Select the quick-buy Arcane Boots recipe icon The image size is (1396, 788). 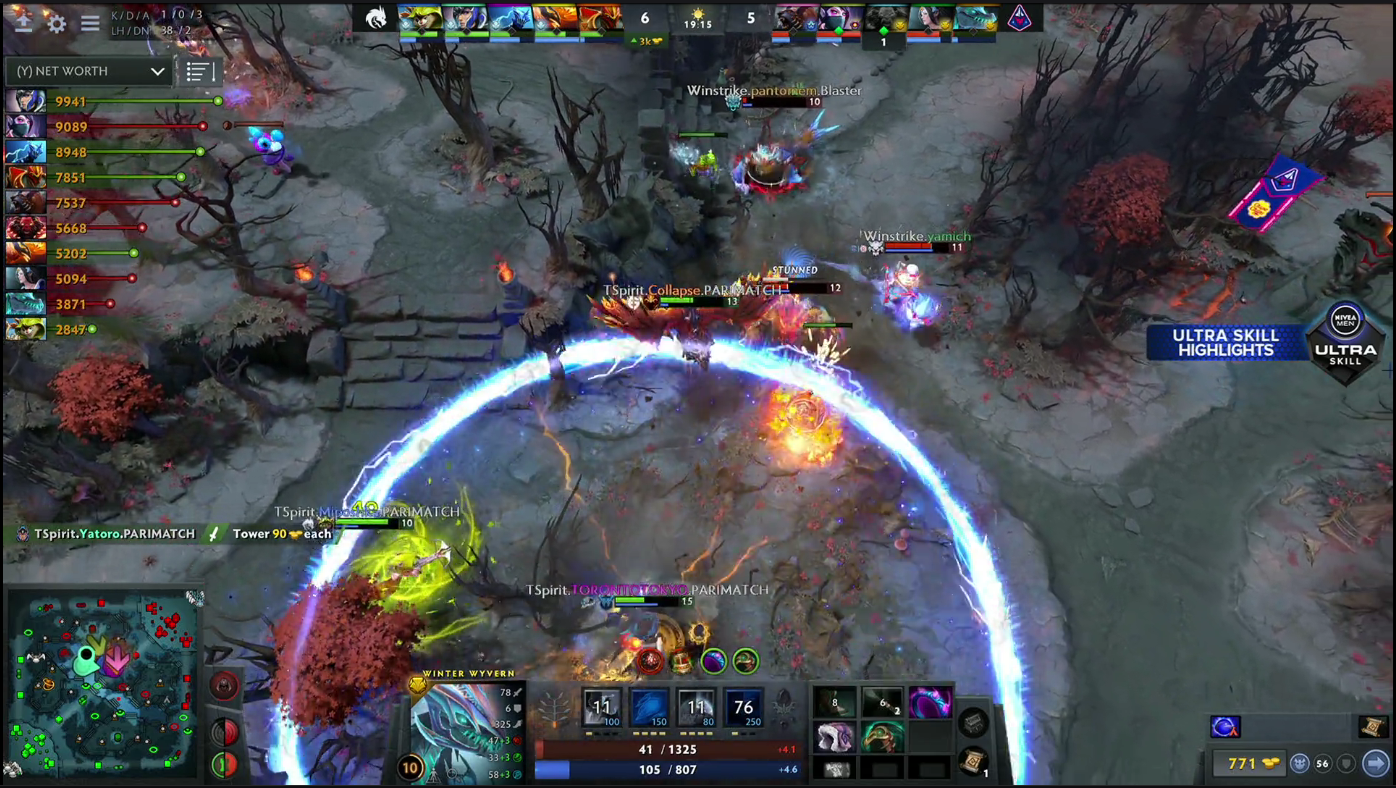[1225, 727]
